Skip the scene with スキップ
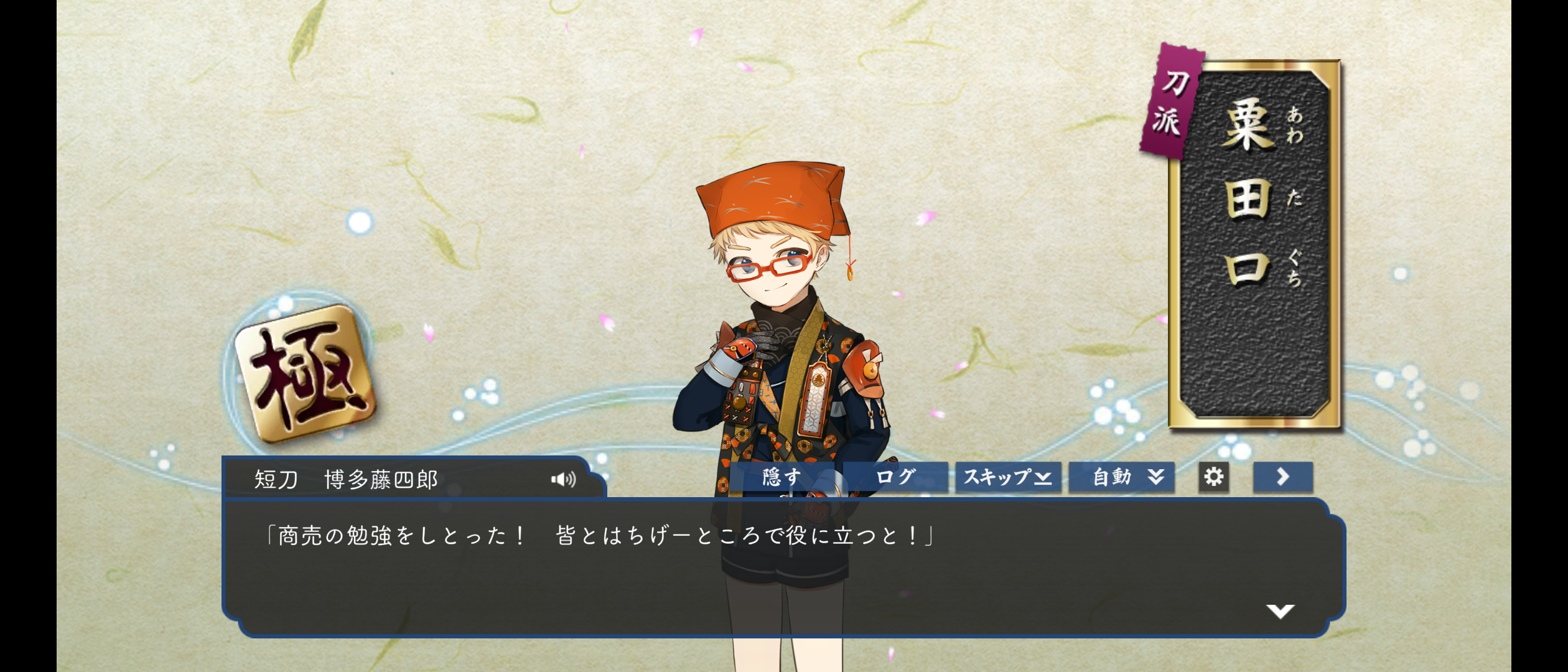The width and height of the screenshot is (1568, 672). pos(1008,477)
